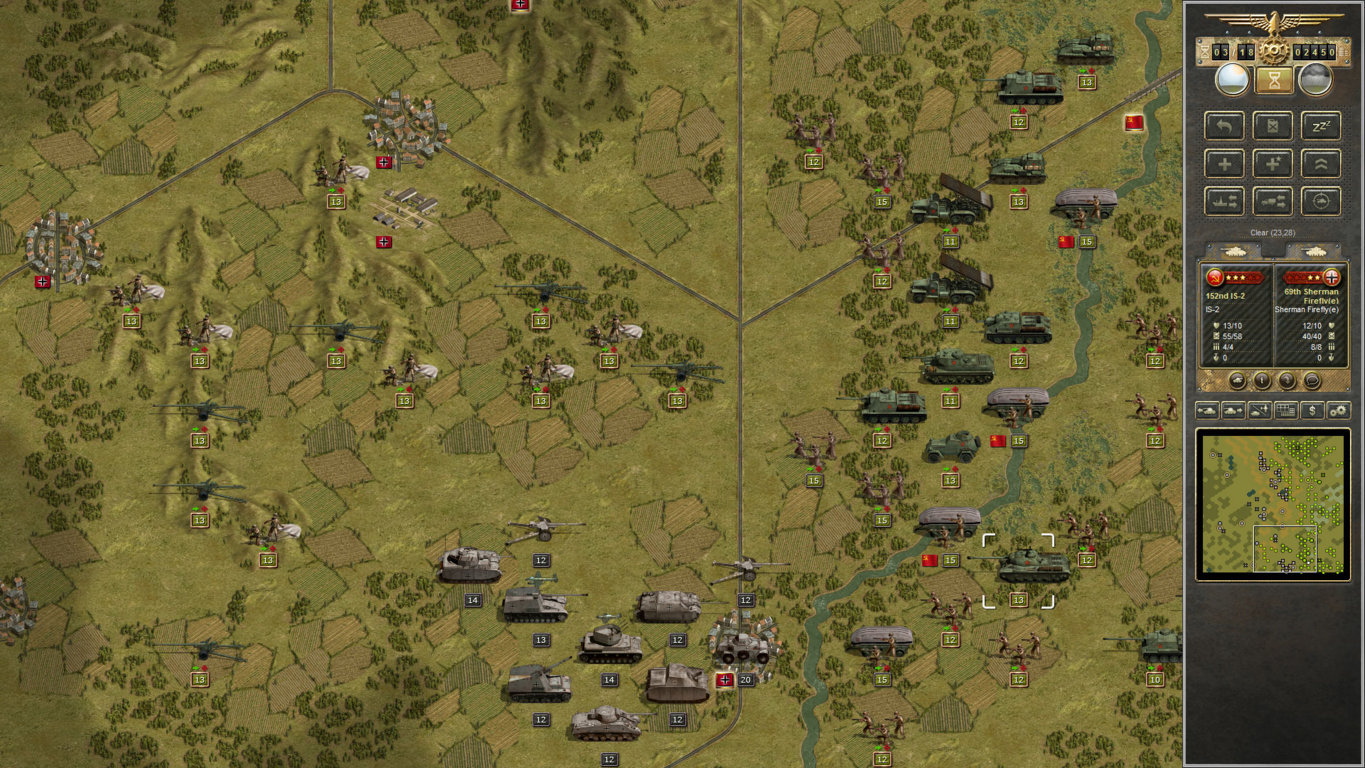Open the unit upgrade screen
The image size is (1365, 768).
point(1320,164)
